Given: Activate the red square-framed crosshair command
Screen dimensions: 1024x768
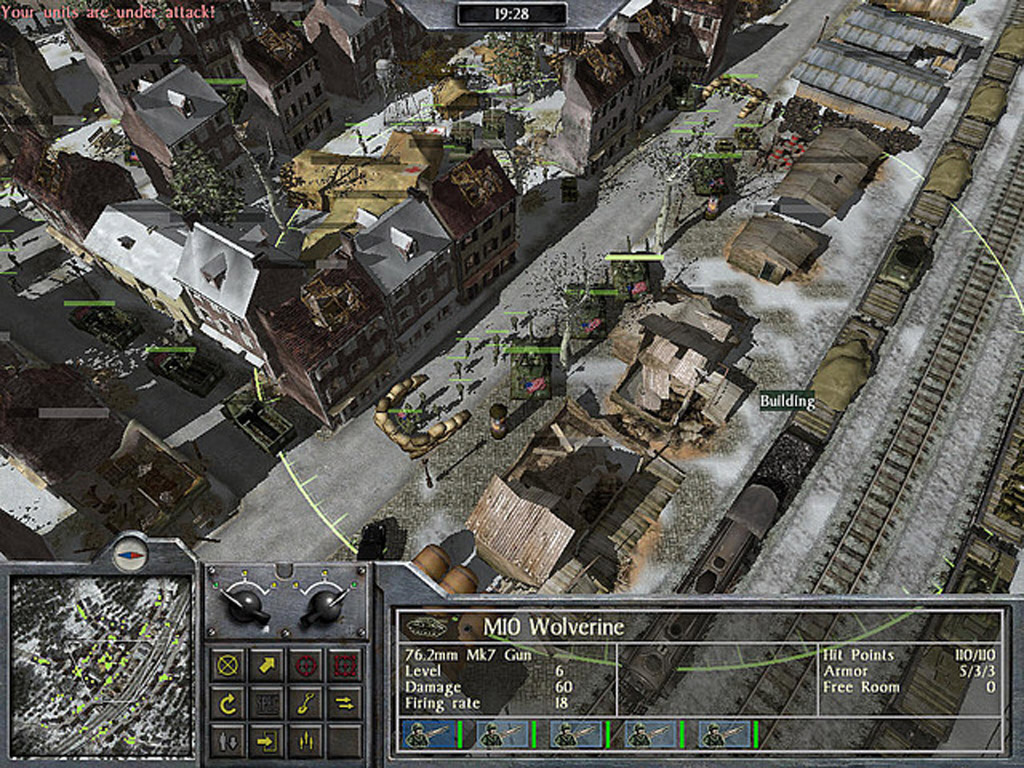Looking at the screenshot, I should 343,665.
